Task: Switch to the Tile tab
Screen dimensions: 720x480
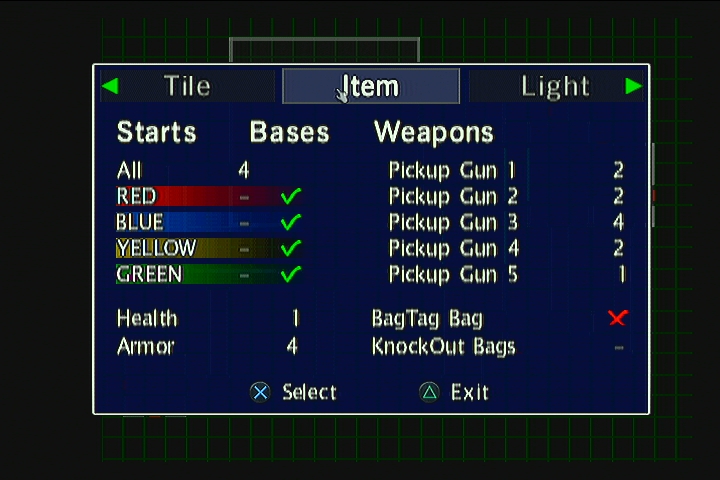Action: pyautogui.click(x=187, y=86)
